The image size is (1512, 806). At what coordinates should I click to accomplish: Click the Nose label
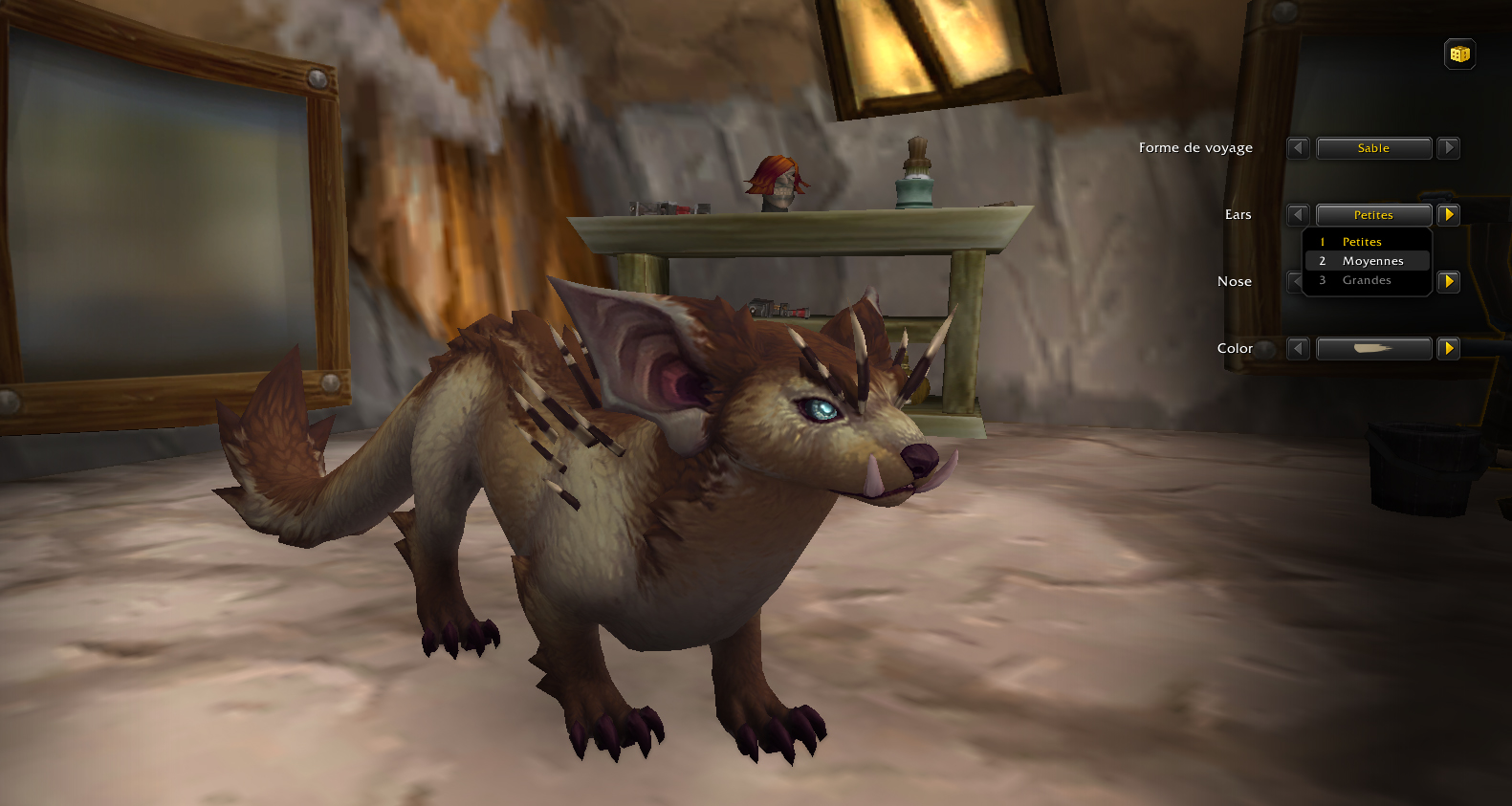(1235, 281)
